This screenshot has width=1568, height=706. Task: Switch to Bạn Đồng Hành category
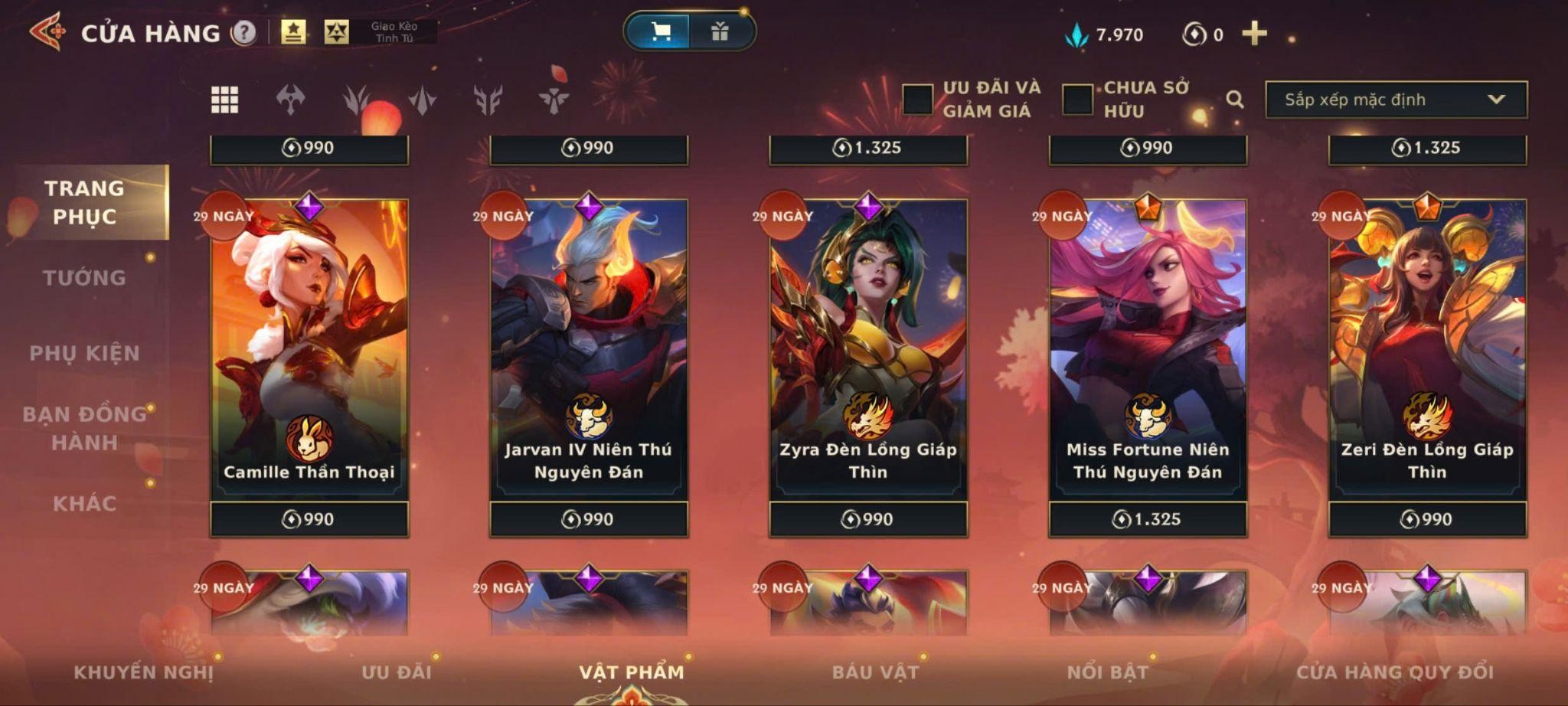[84, 428]
